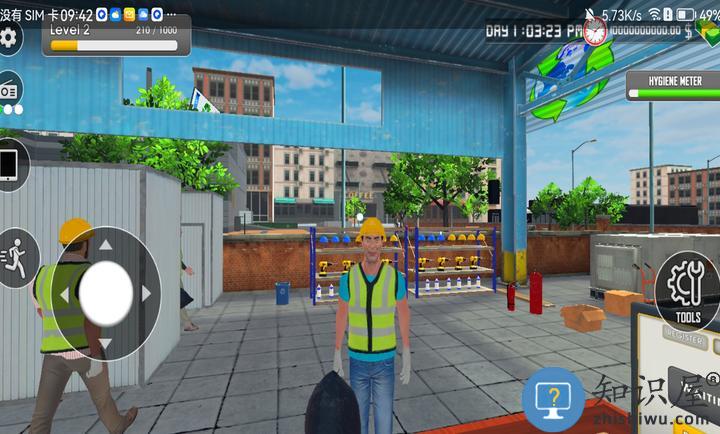Tap the joystick's down arrow
The image size is (720, 434).
tap(105, 343)
